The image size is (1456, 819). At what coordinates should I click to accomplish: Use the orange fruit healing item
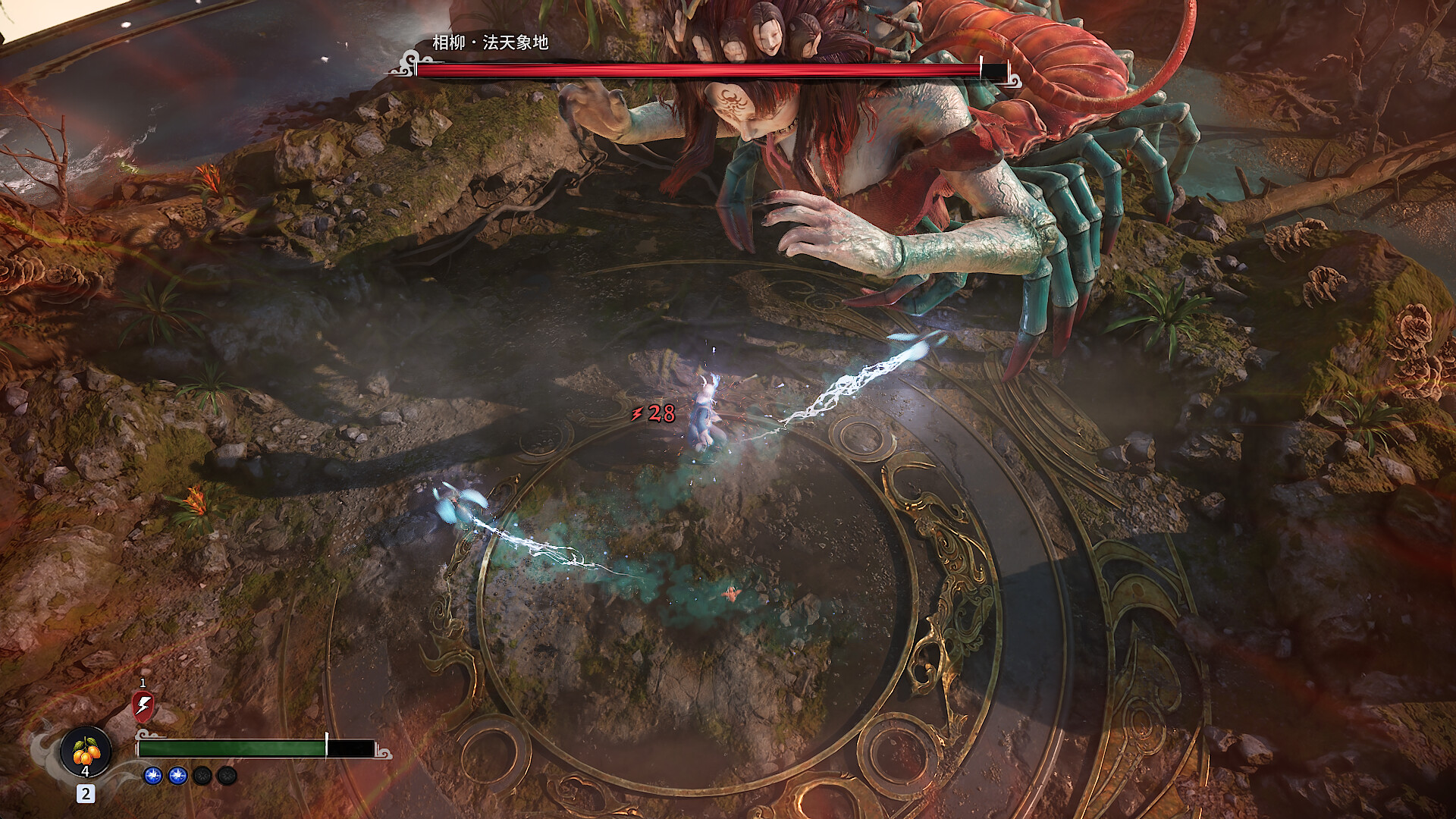(x=86, y=752)
